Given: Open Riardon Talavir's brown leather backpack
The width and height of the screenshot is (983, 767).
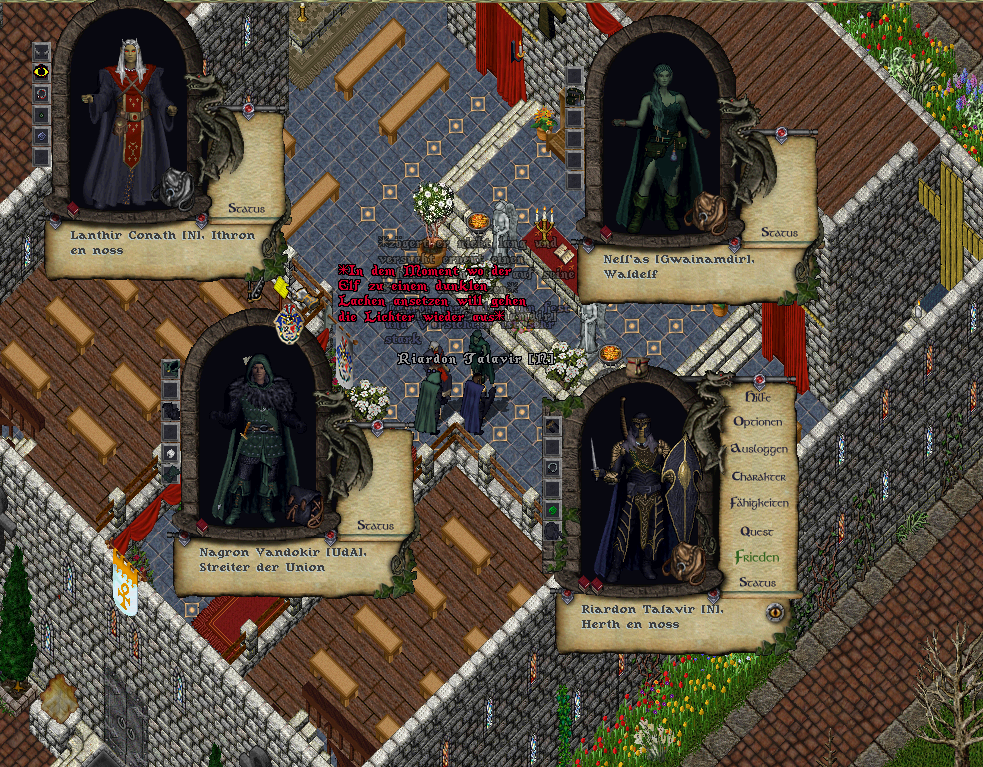Looking at the screenshot, I should coord(686,560).
